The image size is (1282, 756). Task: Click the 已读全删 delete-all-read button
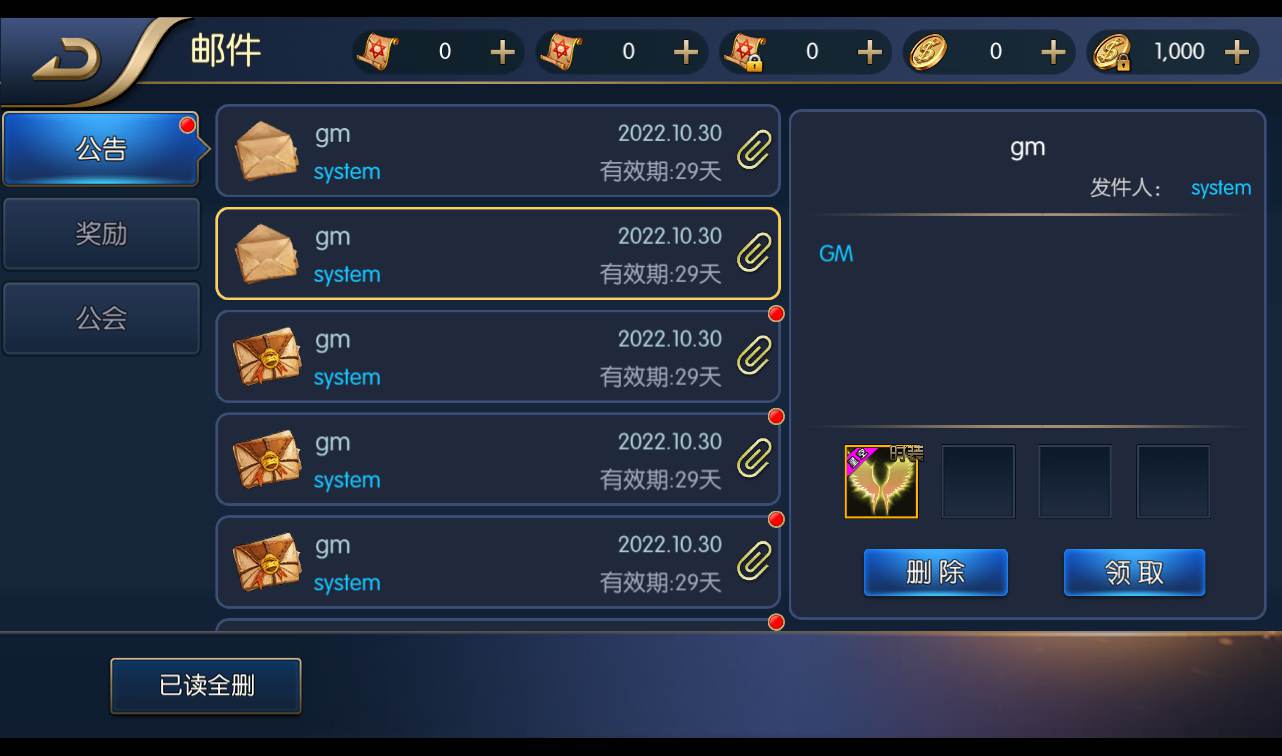[205, 686]
